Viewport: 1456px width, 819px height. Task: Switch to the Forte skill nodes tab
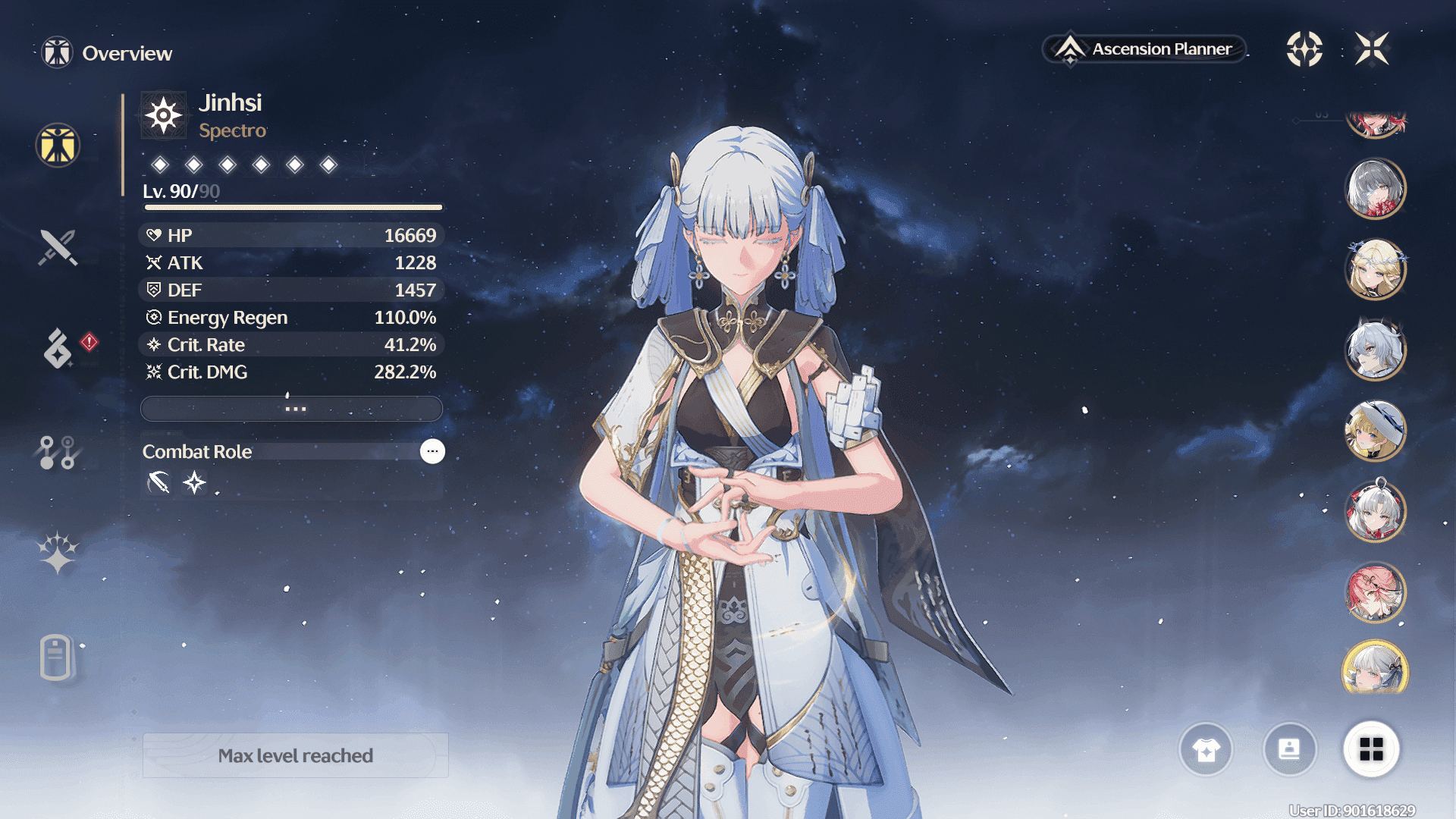tap(58, 452)
